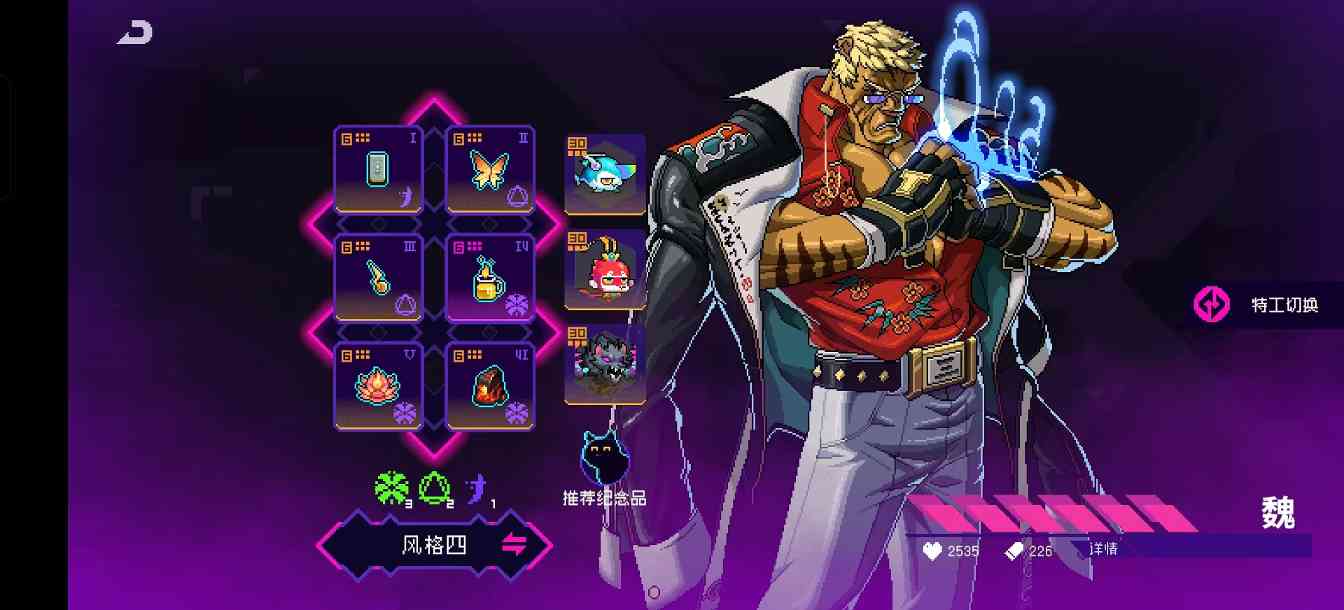
Task: Choose the orange butterfly slot II
Action: pyautogui.click(x=490, y=169)
